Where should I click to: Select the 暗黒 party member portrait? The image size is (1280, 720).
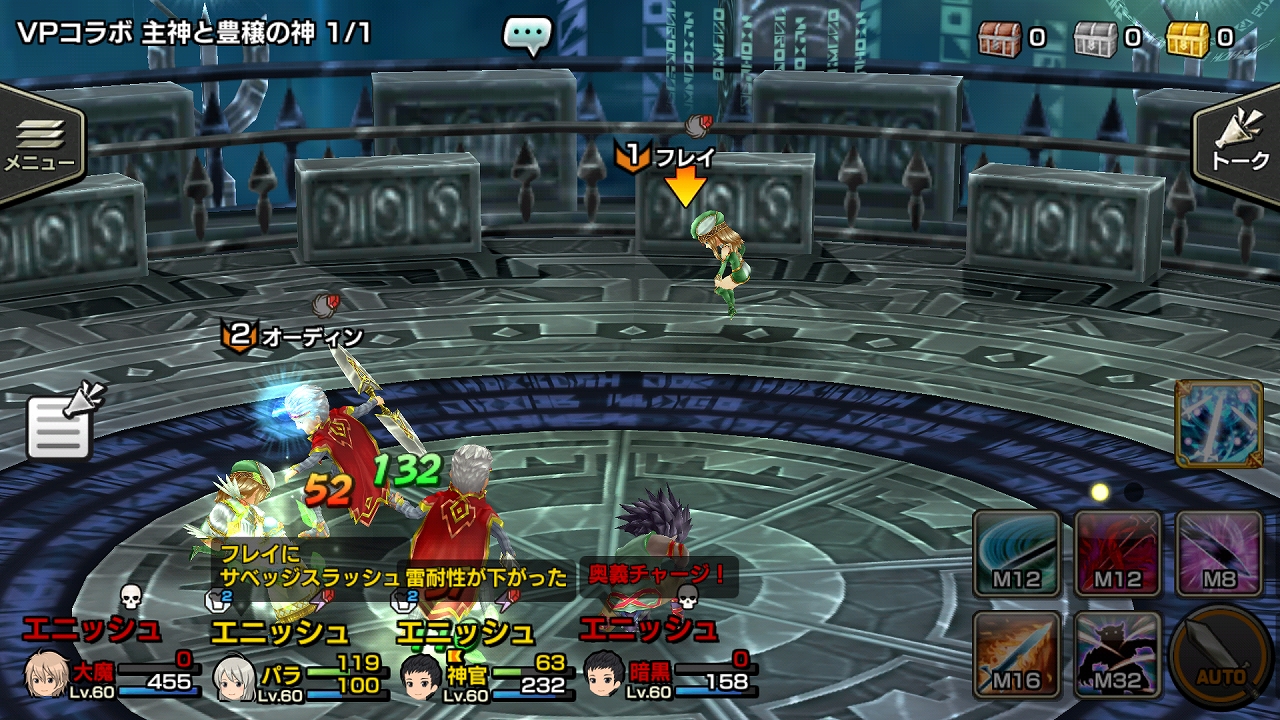coord(604,675)
